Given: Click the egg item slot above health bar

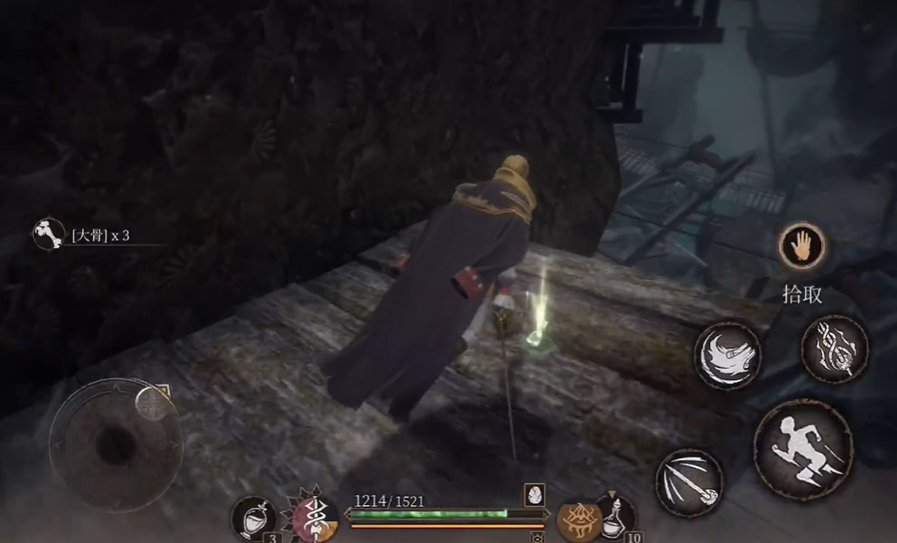Looking at the screenshot, I should coord(534,494).
